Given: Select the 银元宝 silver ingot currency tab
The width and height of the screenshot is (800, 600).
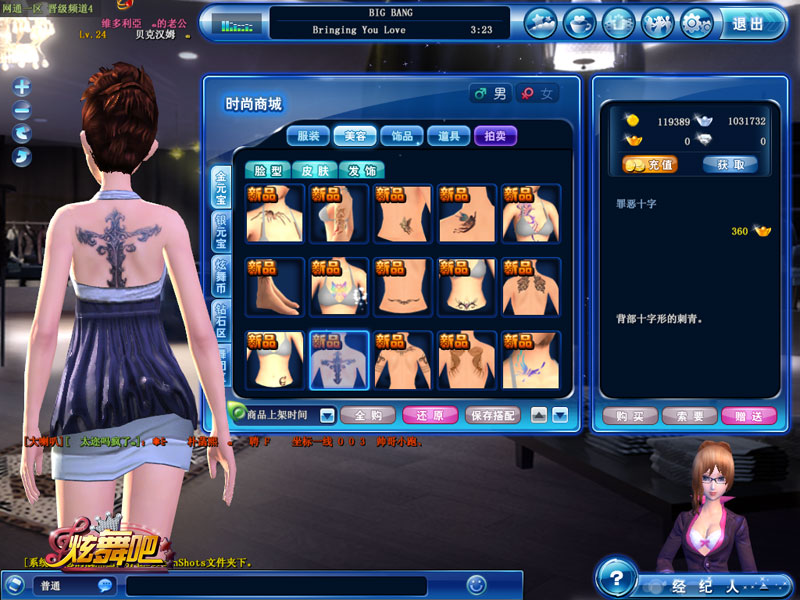Looking at the screenshot, I should pos(221,230).
